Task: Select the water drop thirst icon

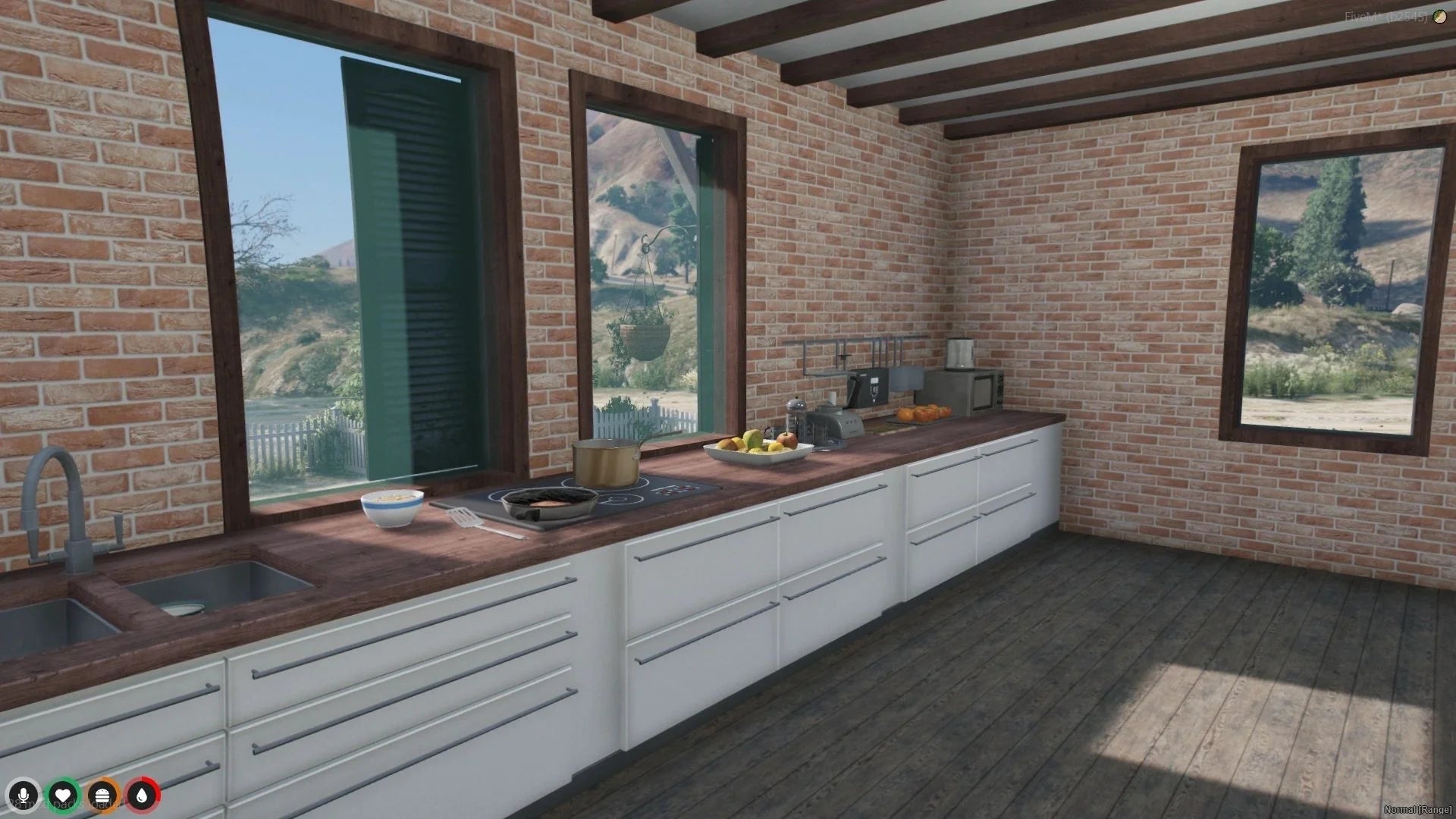Action: [x=143, y=795]
